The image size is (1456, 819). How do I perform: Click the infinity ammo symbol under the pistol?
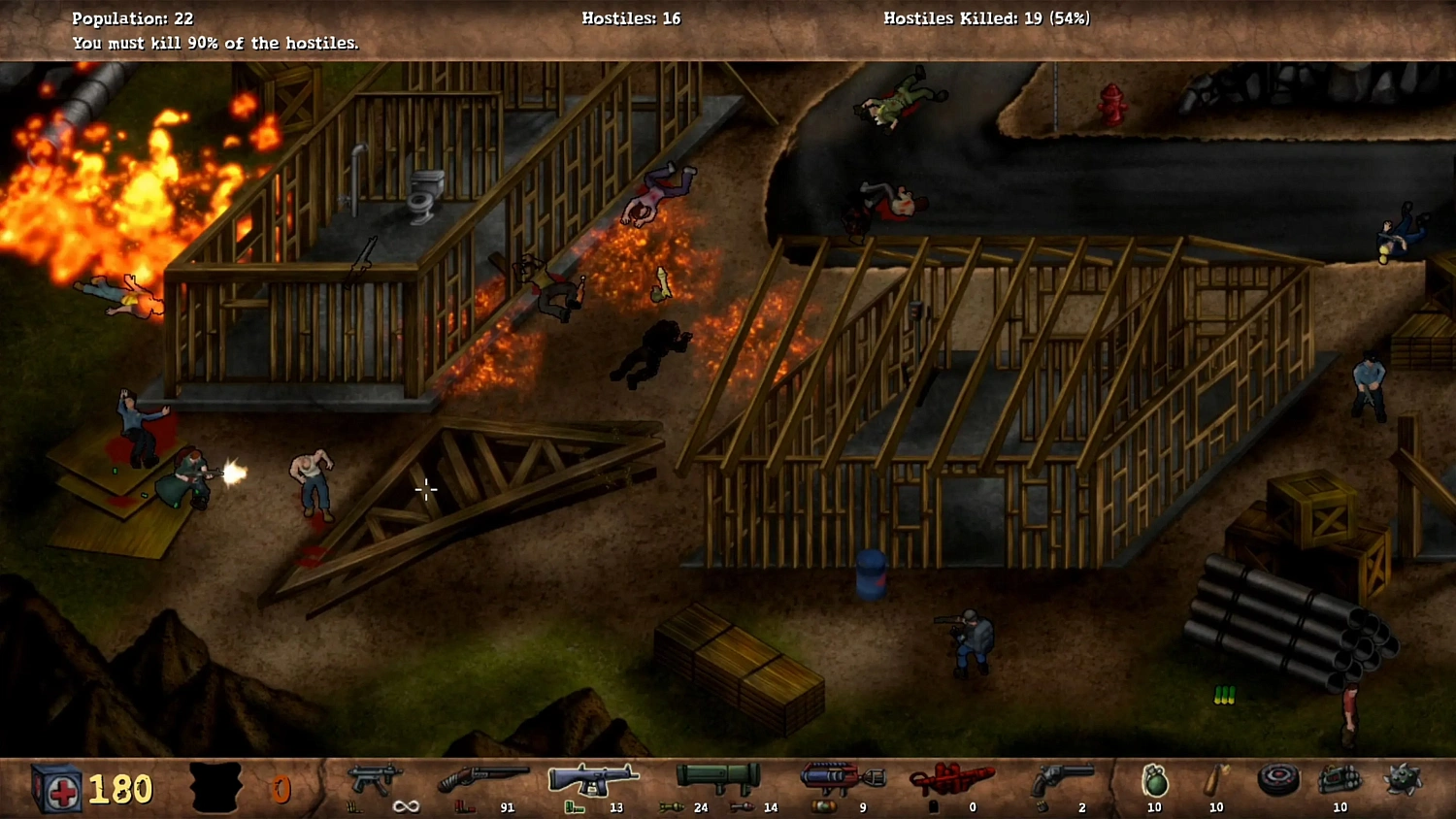[x=406, y=805]
